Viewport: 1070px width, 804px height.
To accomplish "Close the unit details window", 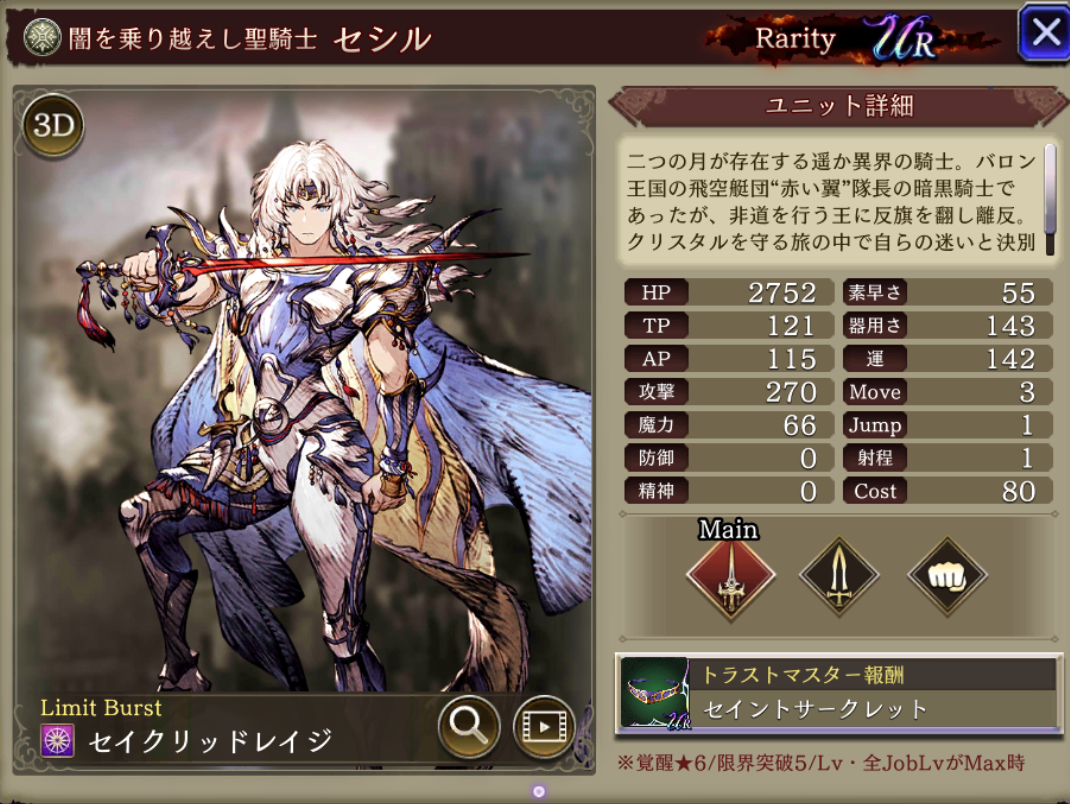I will pyautogui.click(x=1044, y=33).
